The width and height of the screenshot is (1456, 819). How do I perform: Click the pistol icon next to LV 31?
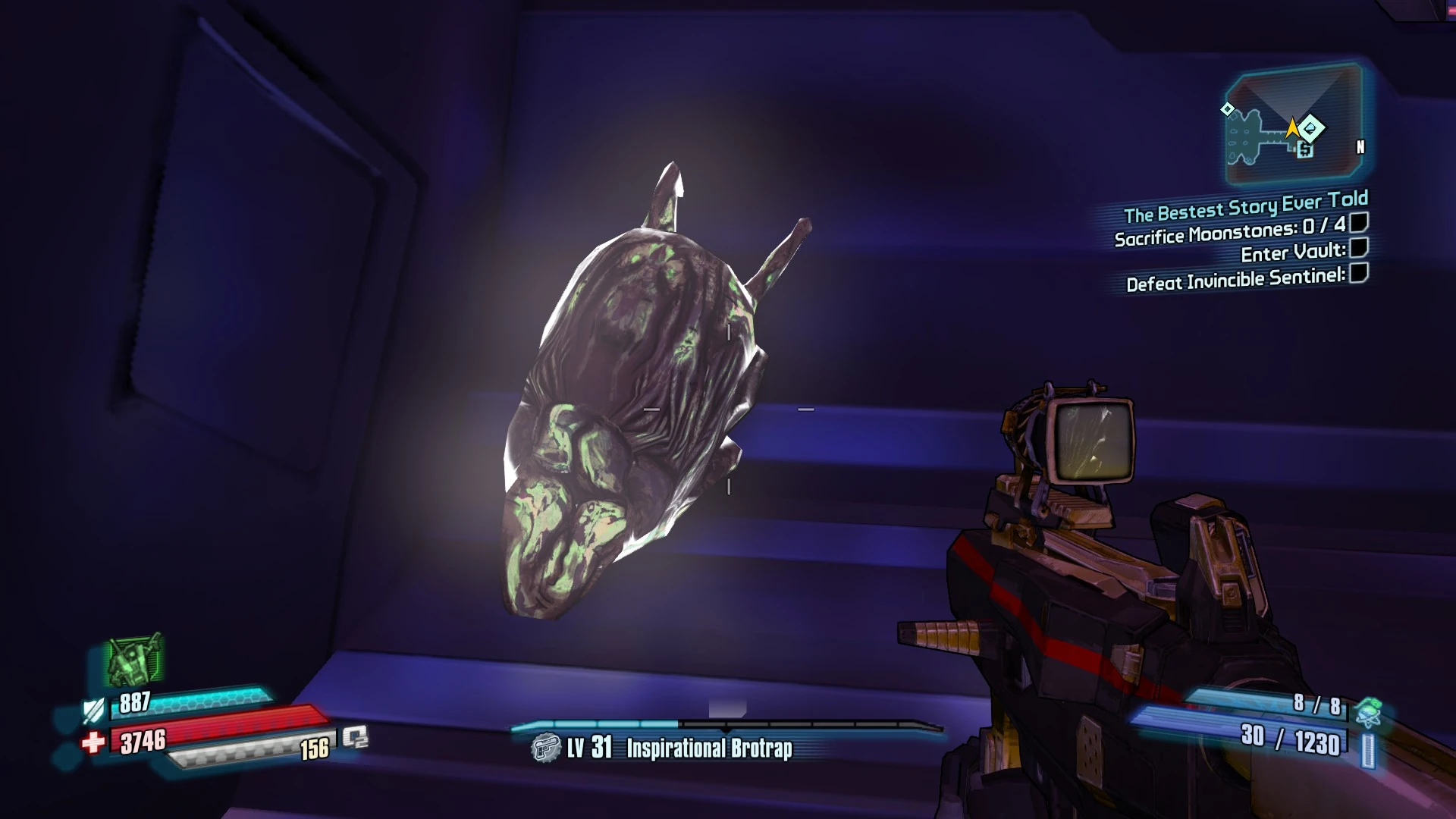(544, 748)
